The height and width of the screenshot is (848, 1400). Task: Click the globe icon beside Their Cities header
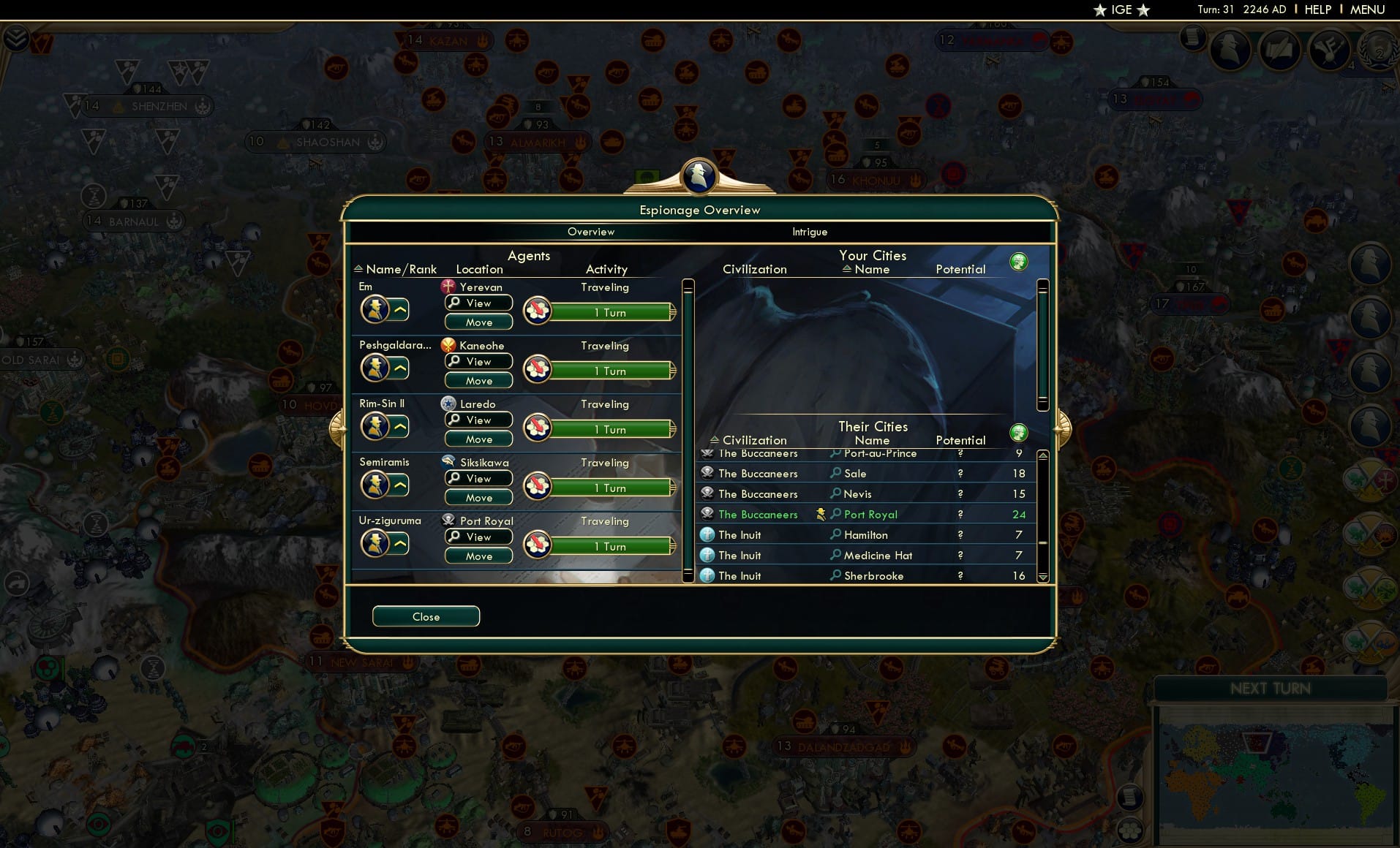click(x=1020, y=431)
